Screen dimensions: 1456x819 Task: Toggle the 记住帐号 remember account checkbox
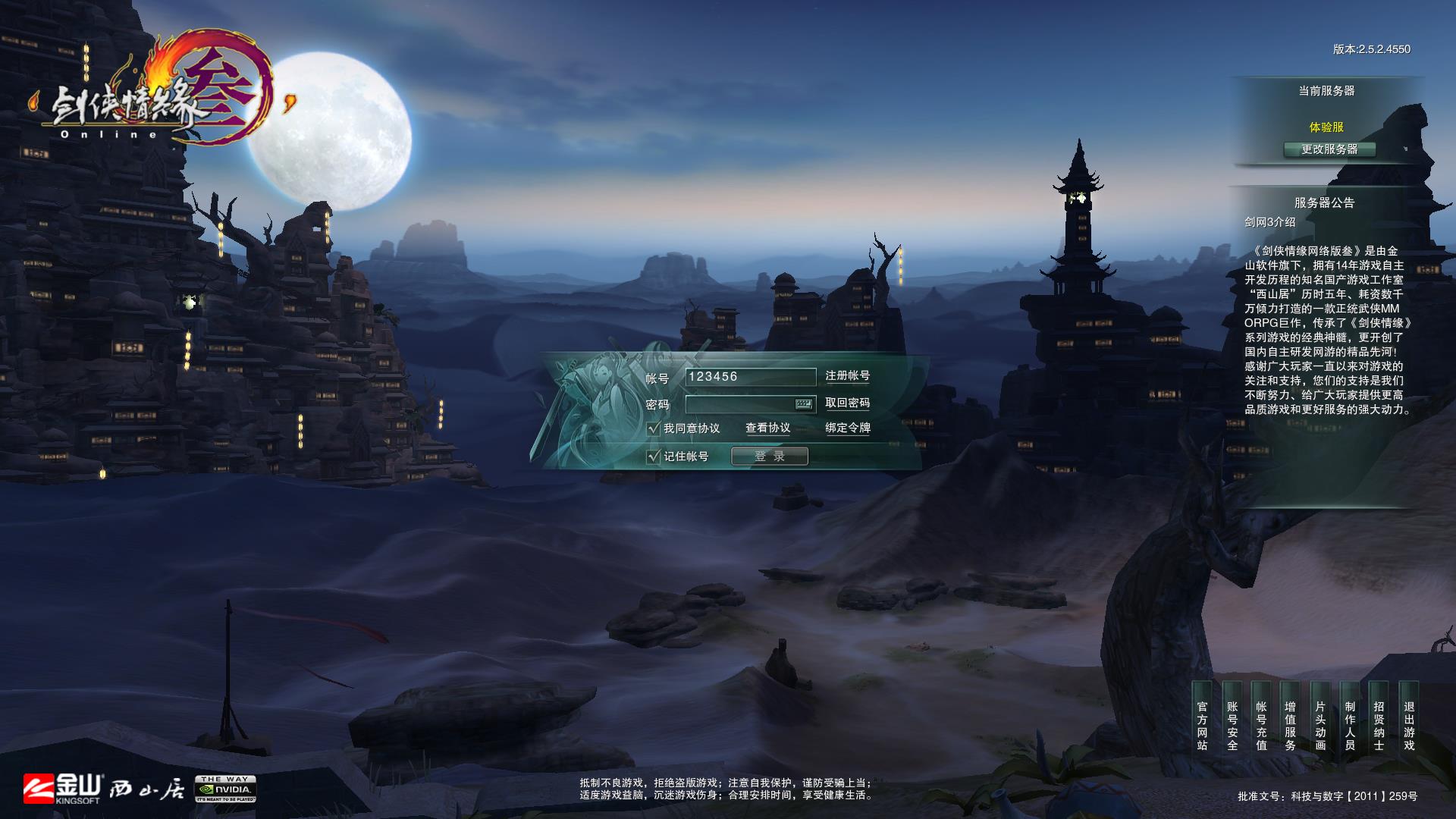click(x=654, y=457)
